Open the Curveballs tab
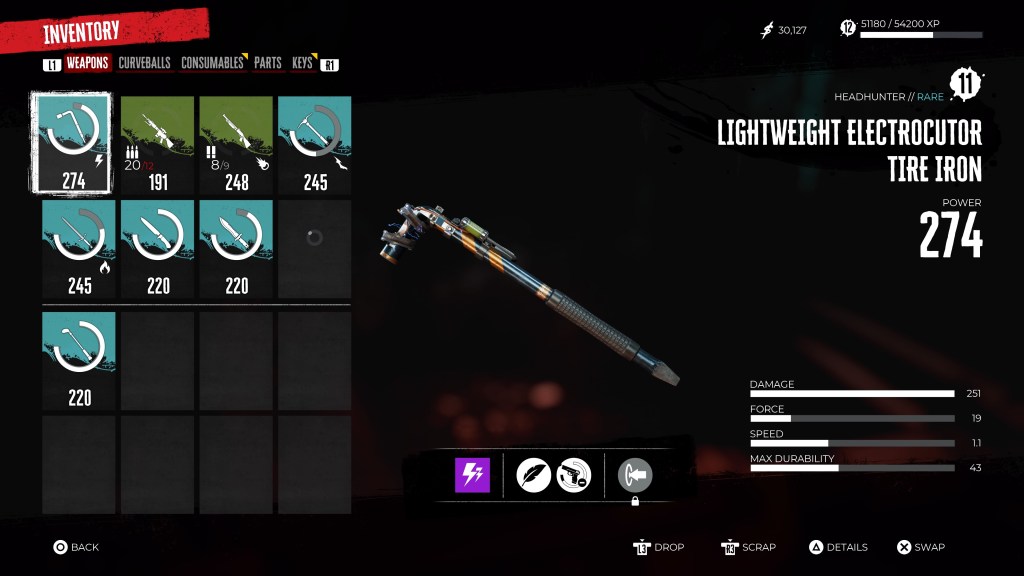 click(x=144, y=63)
